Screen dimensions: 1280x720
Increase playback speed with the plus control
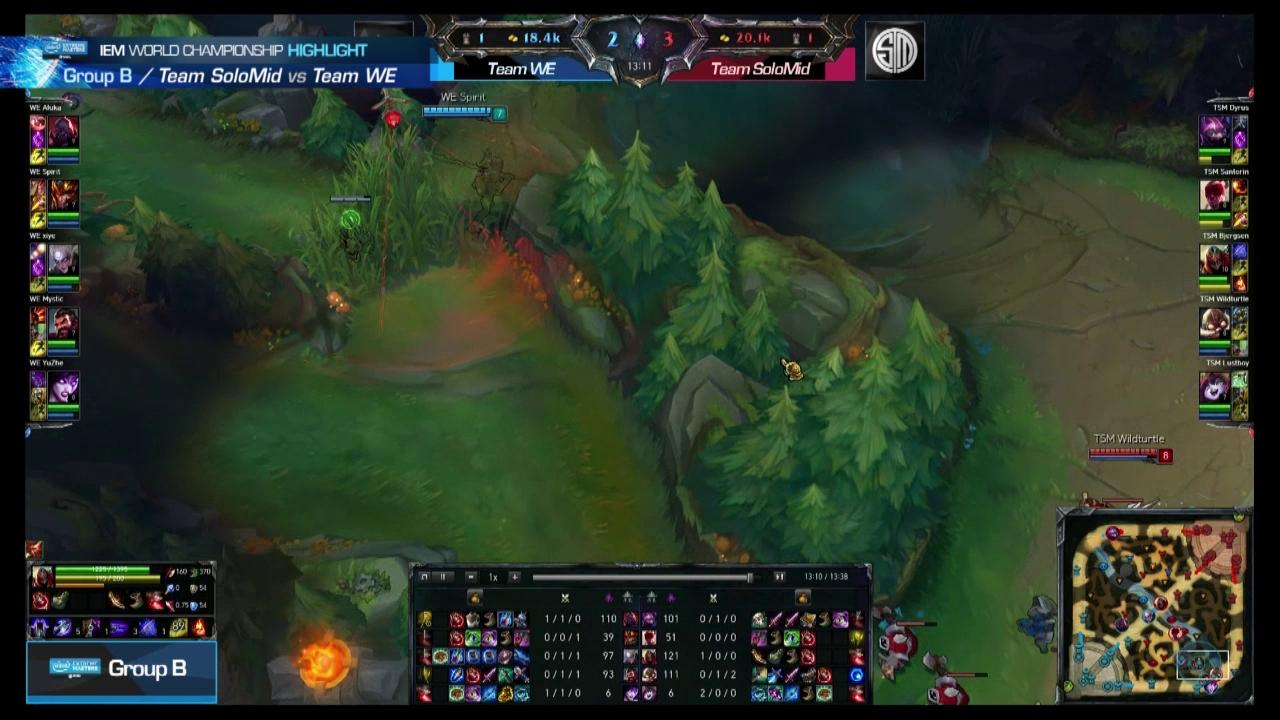516,578
